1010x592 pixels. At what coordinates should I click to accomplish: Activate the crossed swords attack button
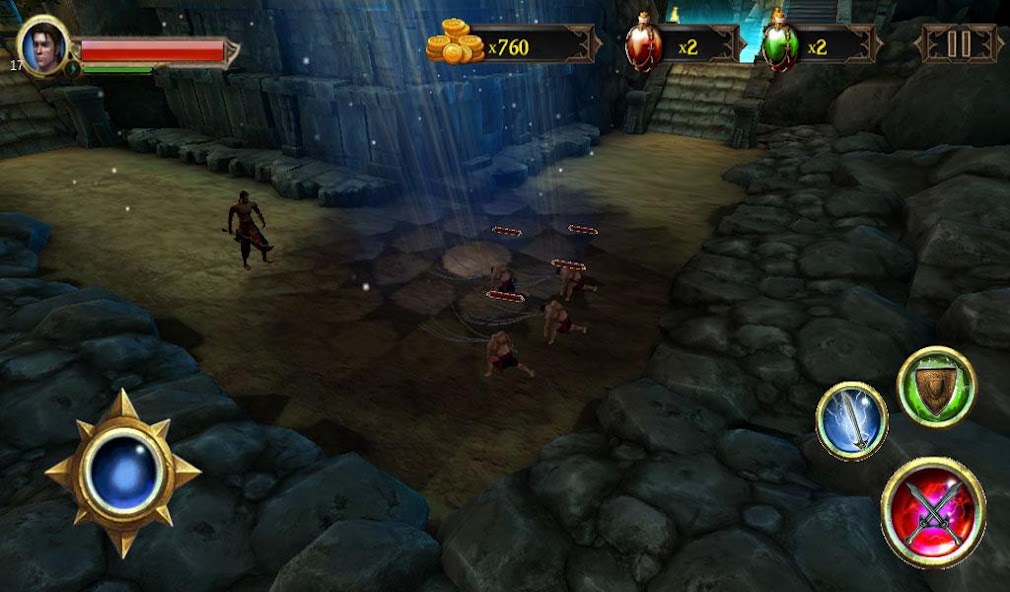tap(933, 512)
